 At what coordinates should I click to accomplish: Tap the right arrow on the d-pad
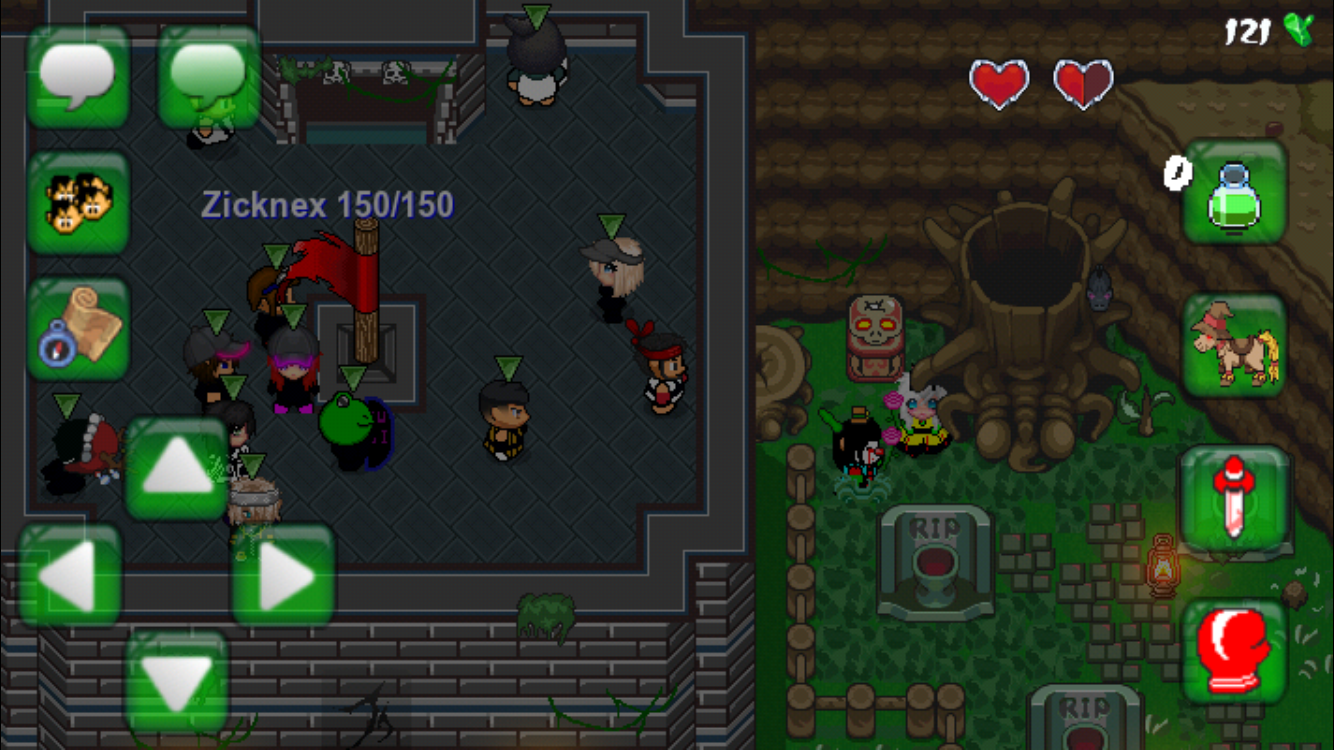[x=284, y=576]
